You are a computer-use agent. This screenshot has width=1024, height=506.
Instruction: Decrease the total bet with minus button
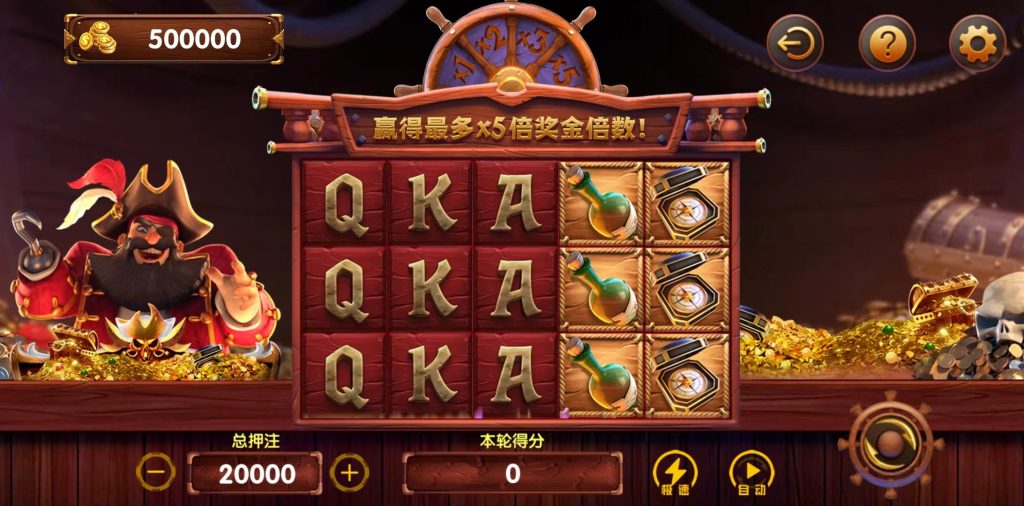coord(155,472)
